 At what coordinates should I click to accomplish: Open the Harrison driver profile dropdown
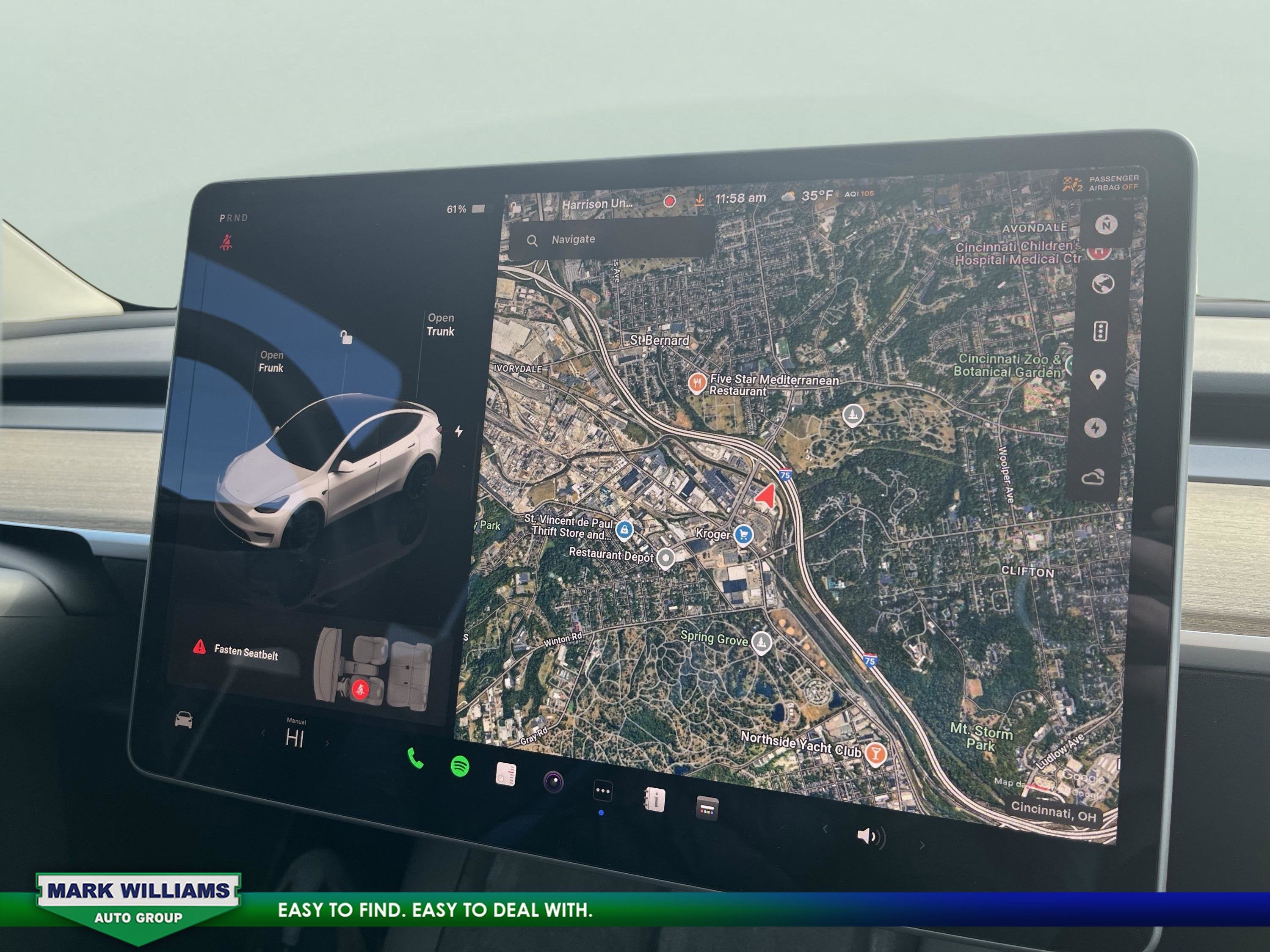coord(598,204)
